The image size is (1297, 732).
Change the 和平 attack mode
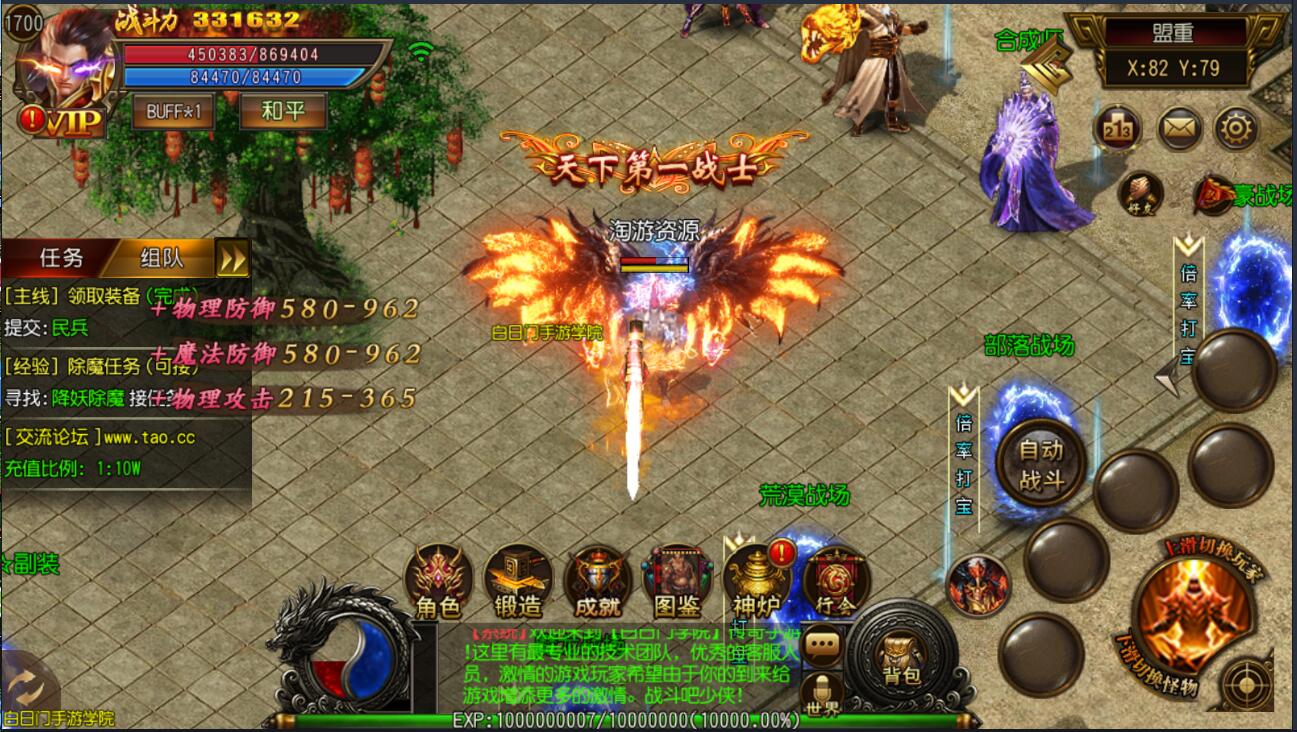283,111
